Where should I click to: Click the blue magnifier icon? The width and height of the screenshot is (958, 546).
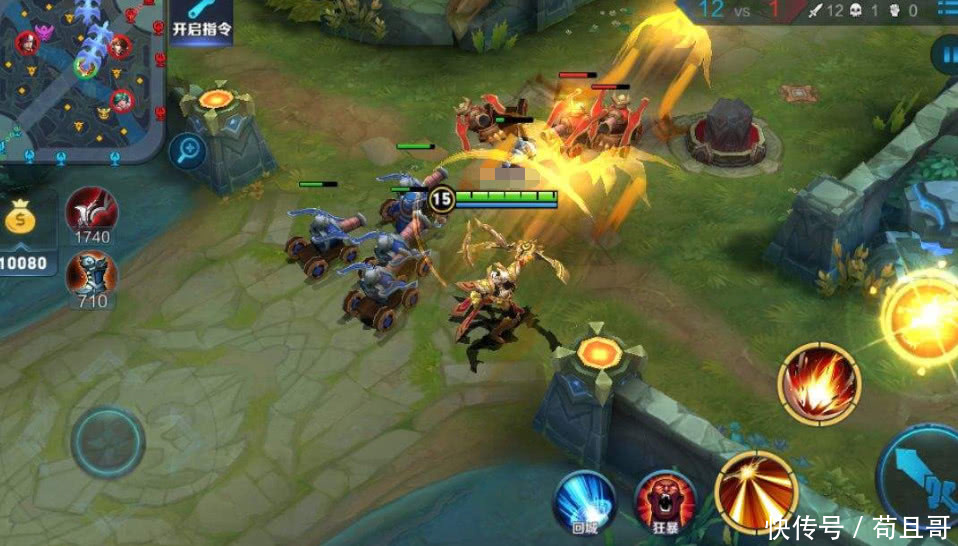tap(188, 151)
